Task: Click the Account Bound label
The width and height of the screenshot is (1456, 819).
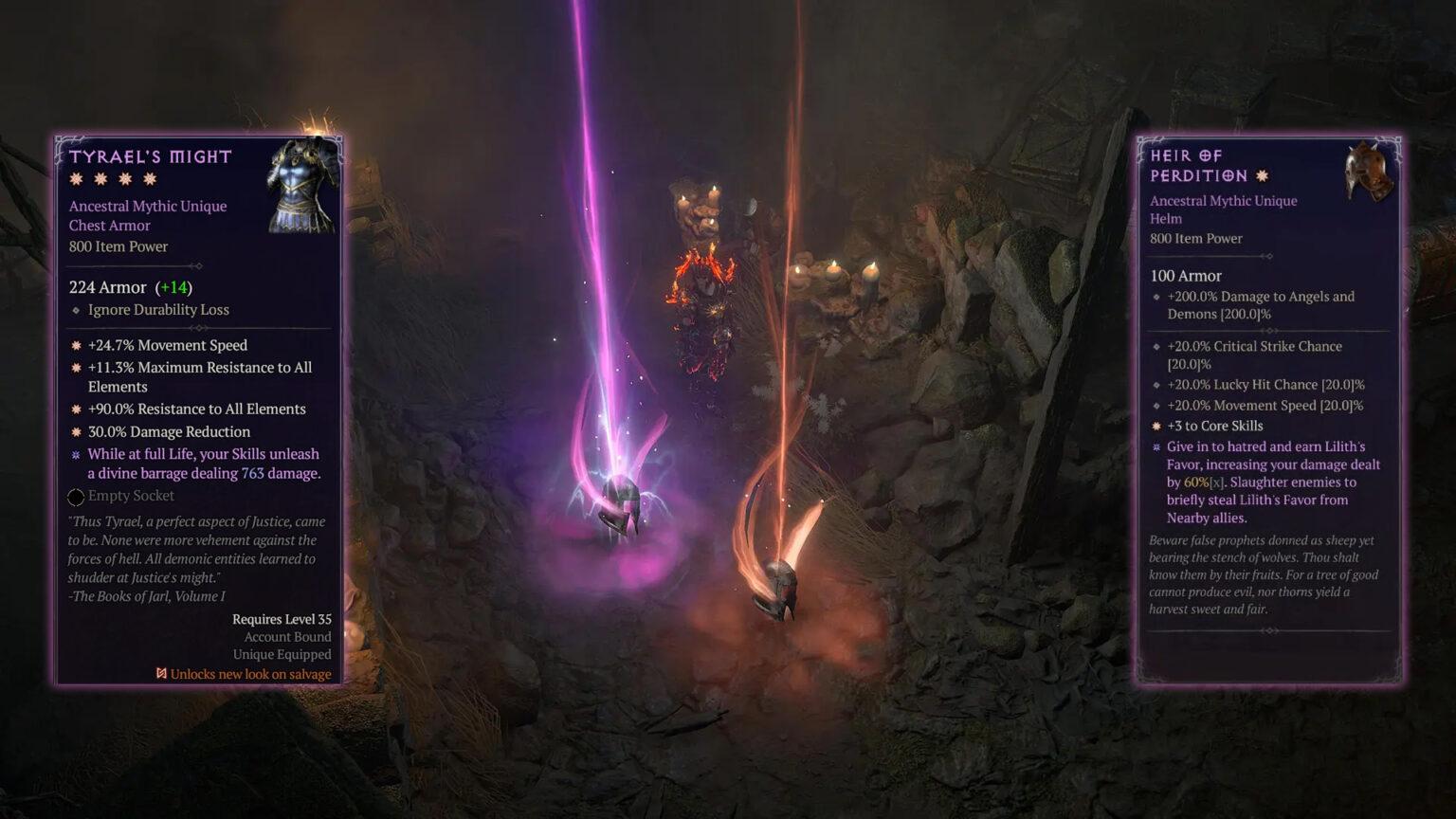Action: 284,637
